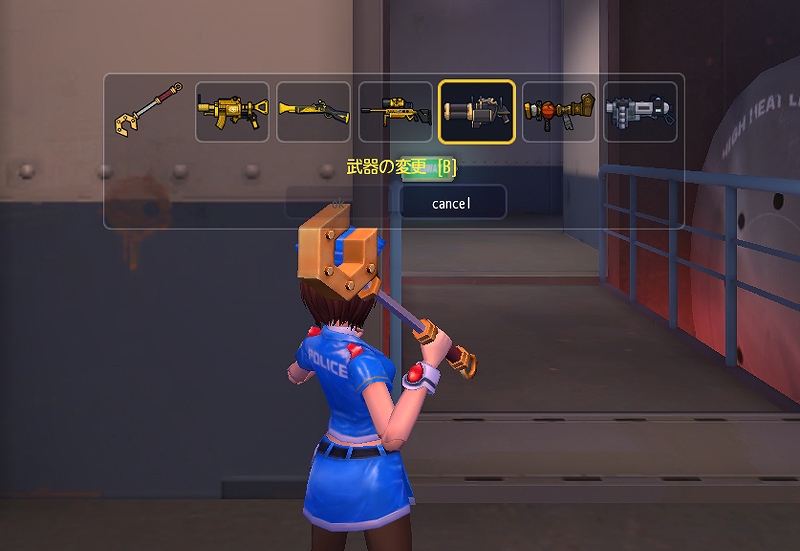Choose the highlighted barrel cannon weapon
Screen dimensions: 800x551
click(x=477, y=112)
